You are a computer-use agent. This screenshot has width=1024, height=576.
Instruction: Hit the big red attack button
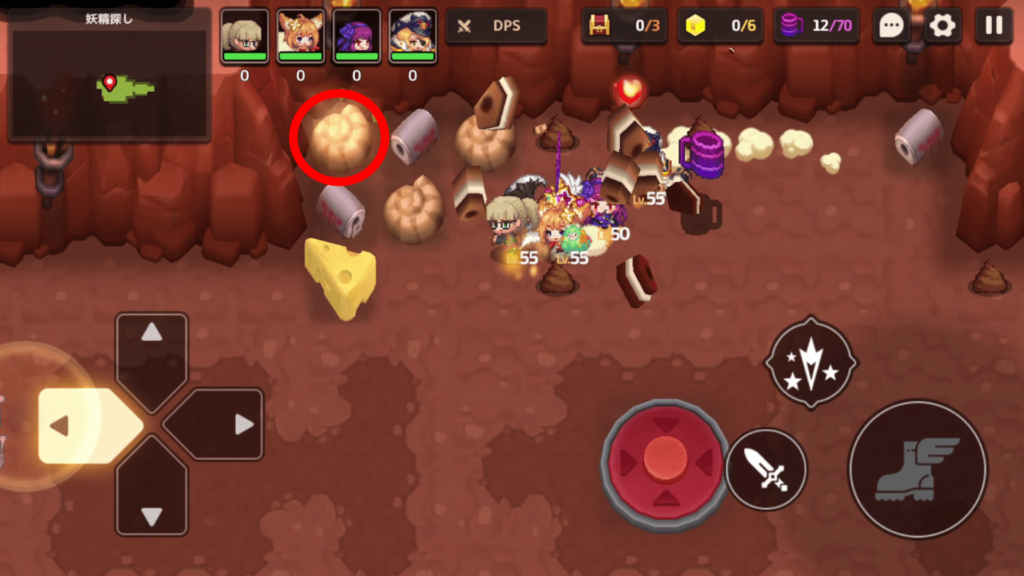tap(665, 461)
